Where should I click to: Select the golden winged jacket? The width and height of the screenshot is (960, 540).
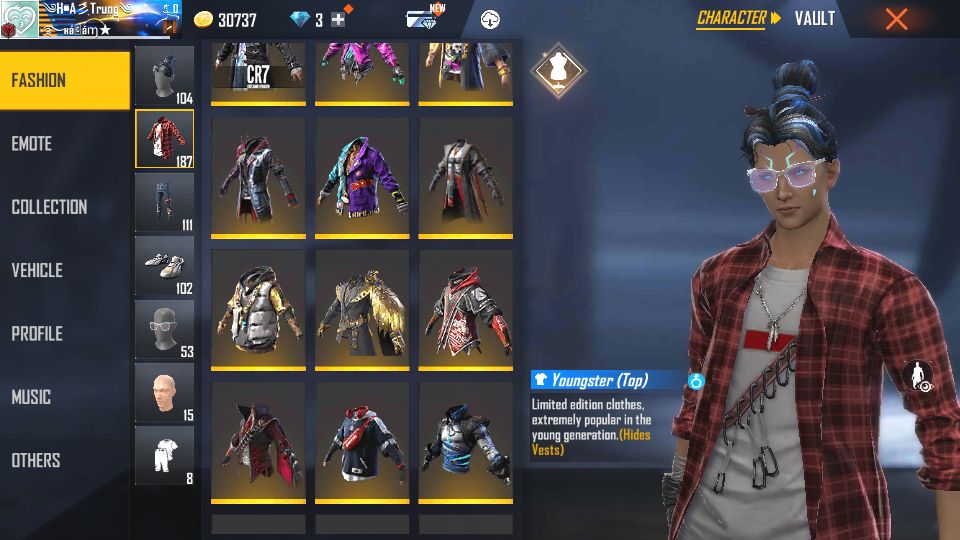(x=362, y=309)
